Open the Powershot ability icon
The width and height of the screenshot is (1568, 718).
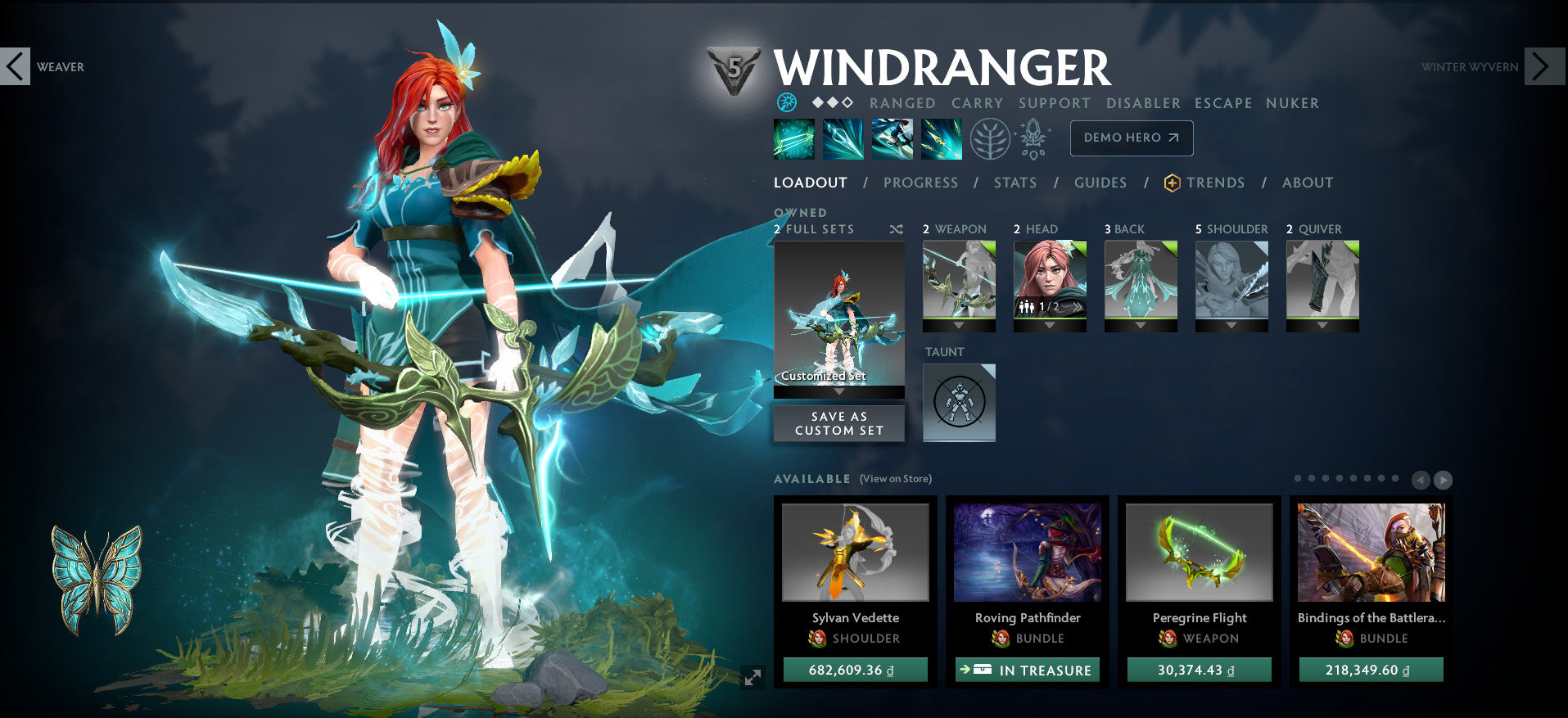coord(843,139)
